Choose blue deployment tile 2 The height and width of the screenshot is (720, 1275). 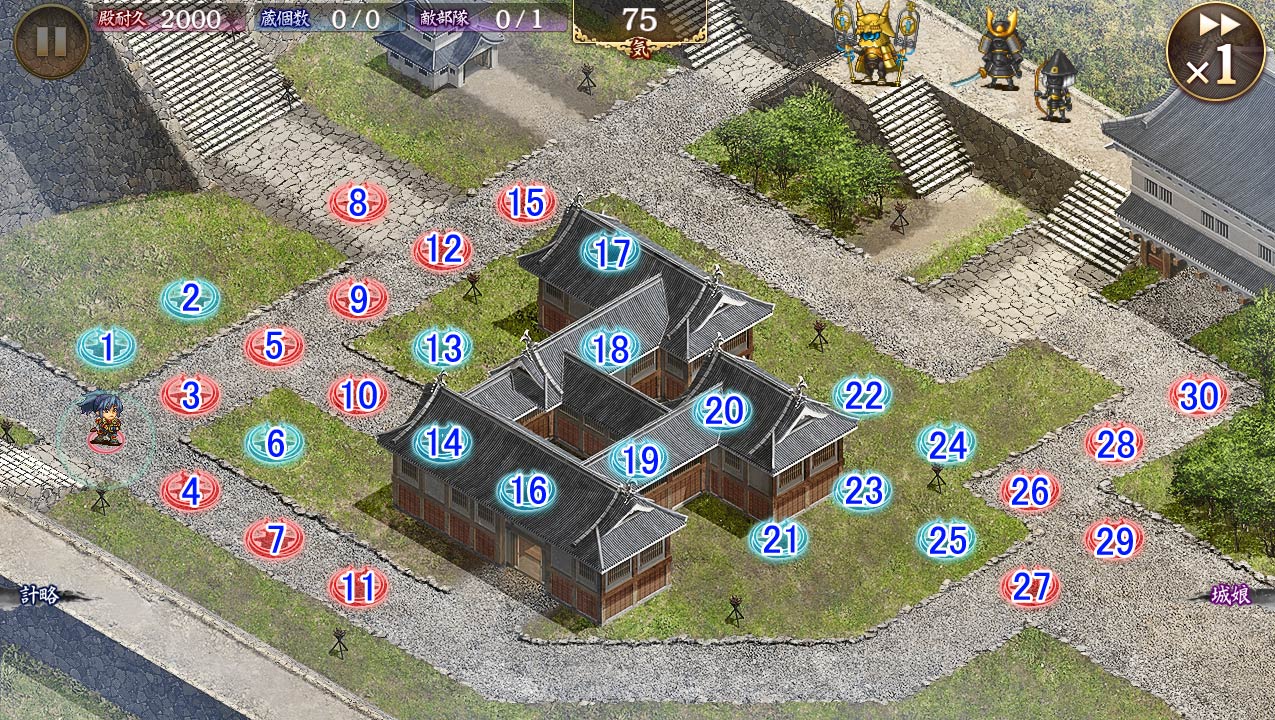[190, 298]
